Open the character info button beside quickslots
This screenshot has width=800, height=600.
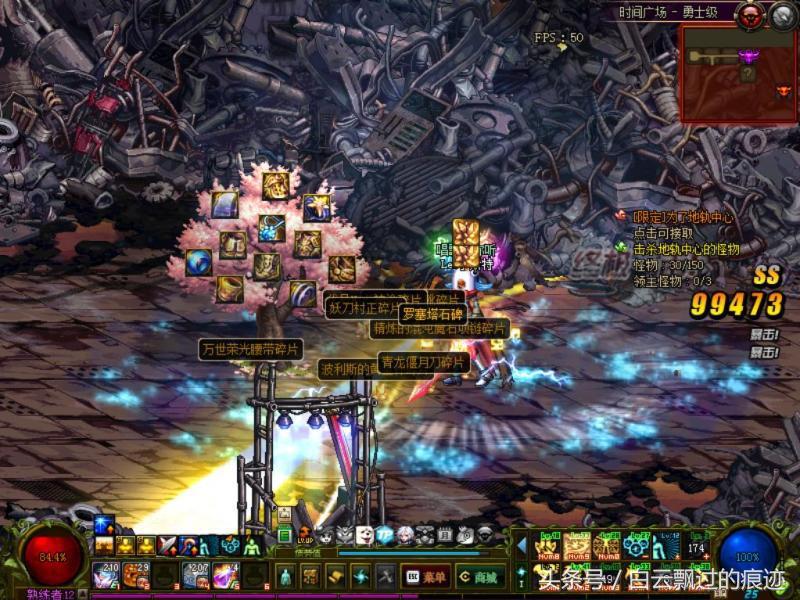(x=285, y=577)
